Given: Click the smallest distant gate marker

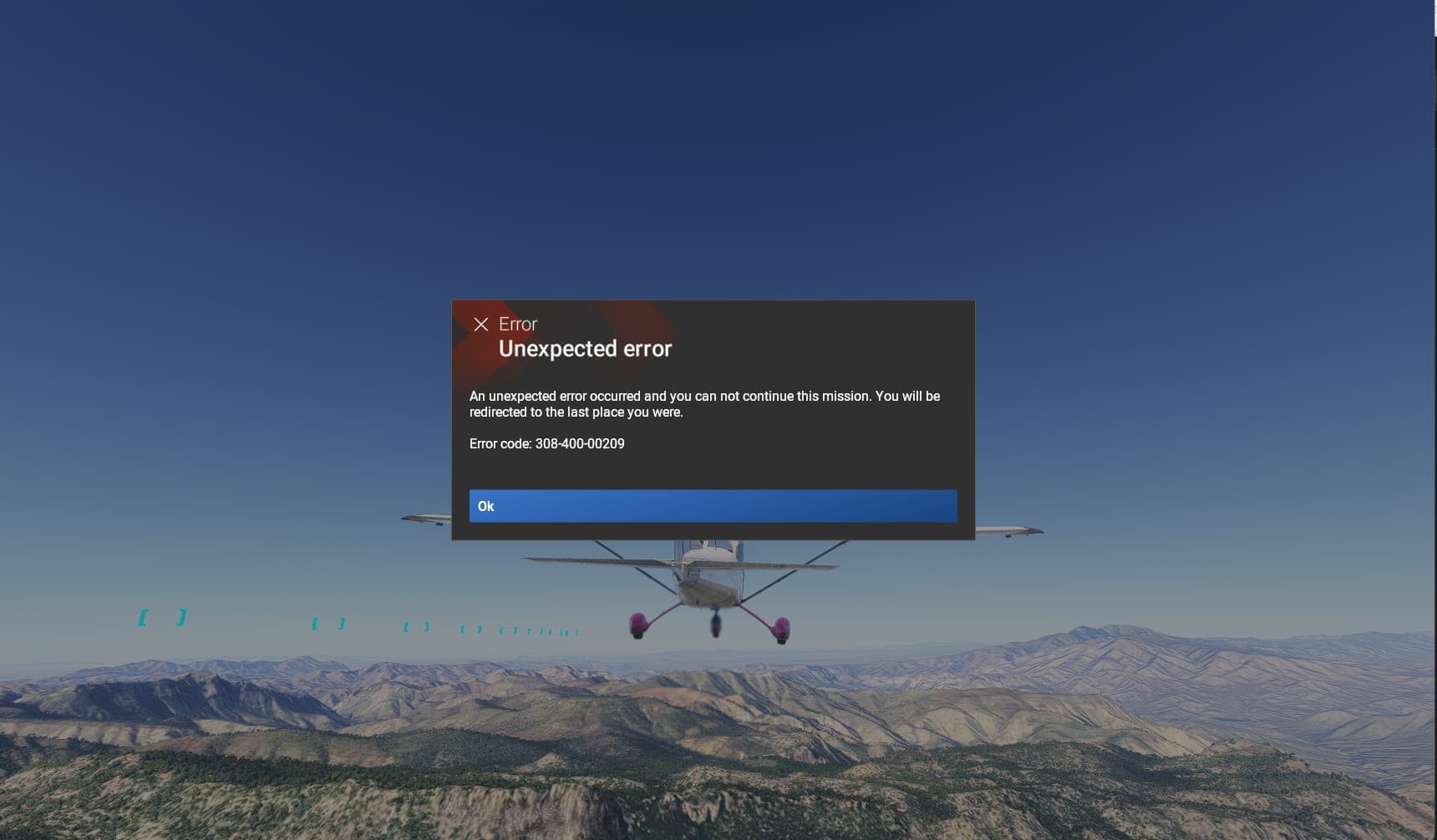Looking at the screenshot, I should (x=575, y=631).
